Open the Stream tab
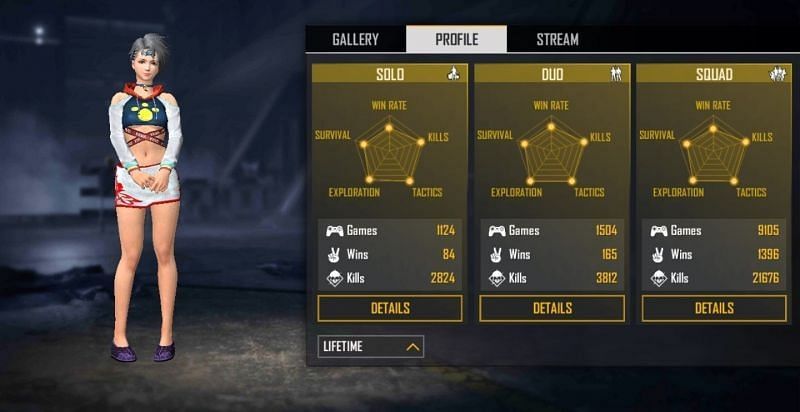The width and height of the screenshot is (800, 412). coord(557,40)
